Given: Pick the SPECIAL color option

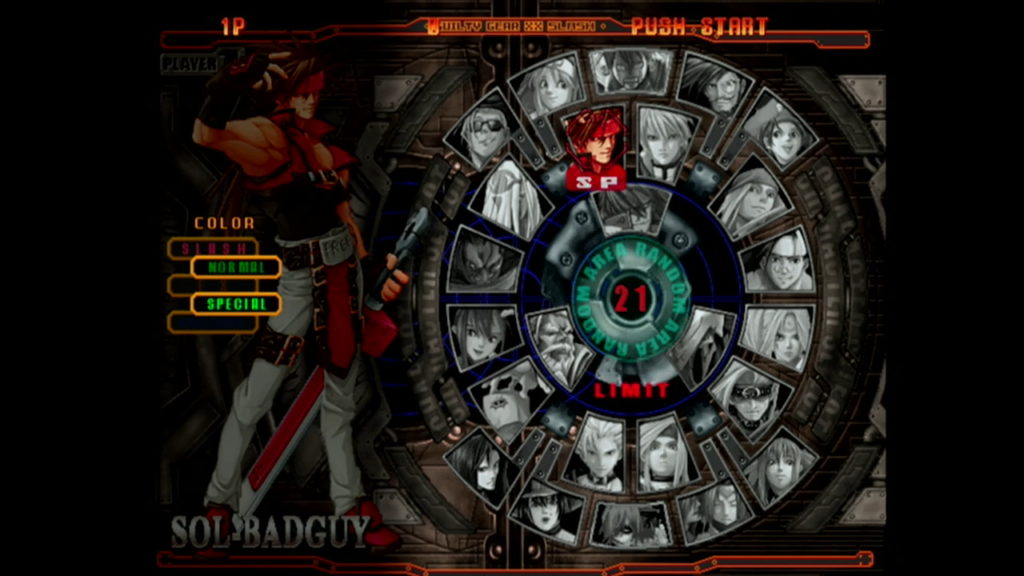Looking at the screenshot, I should point(236,304).
